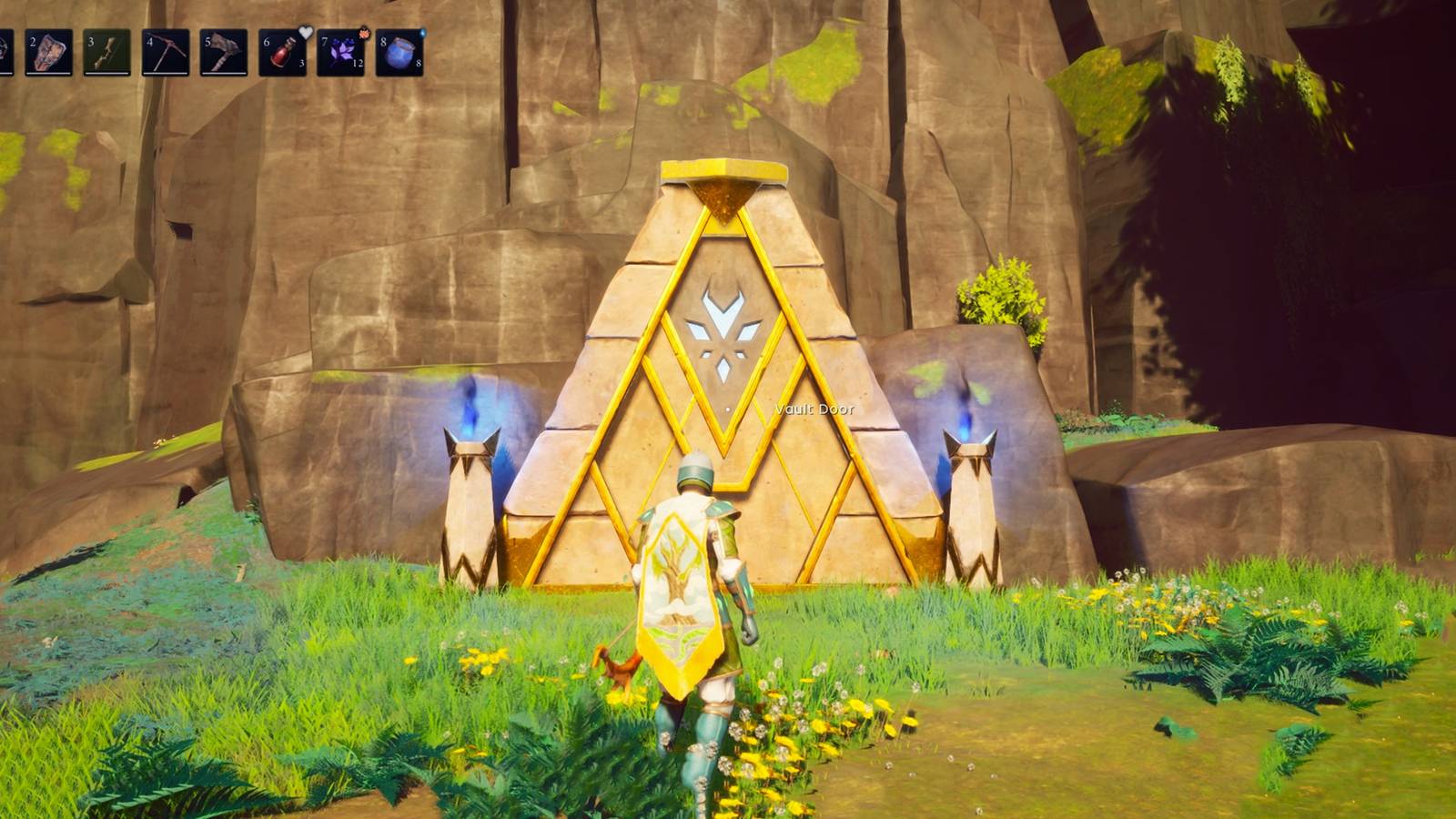Image resolution: width=1456 pixels, height=819 pixels.
Task: Click the water droplet badge on slot 8
Action: [x=423, y=31]
